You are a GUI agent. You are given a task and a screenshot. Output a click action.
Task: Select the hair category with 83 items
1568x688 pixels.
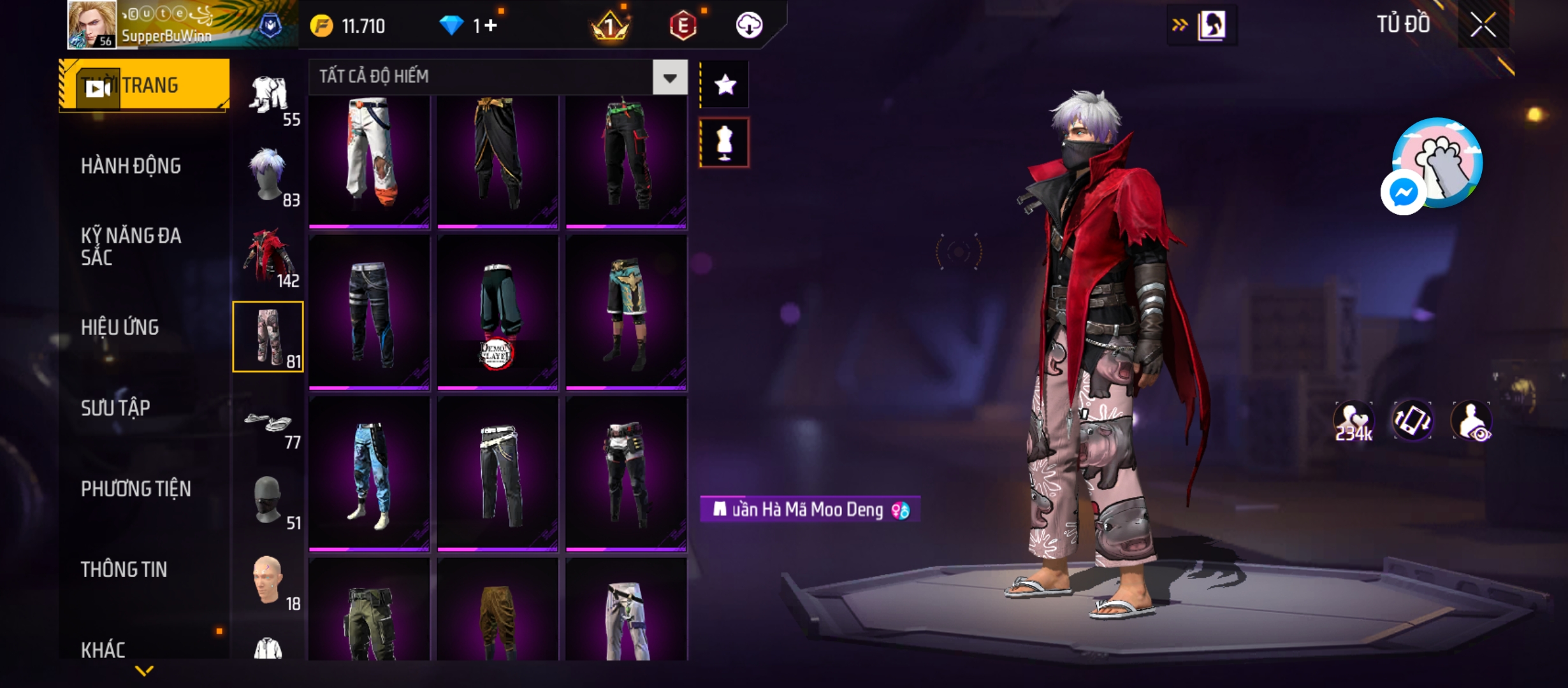[x=268, y=176]
